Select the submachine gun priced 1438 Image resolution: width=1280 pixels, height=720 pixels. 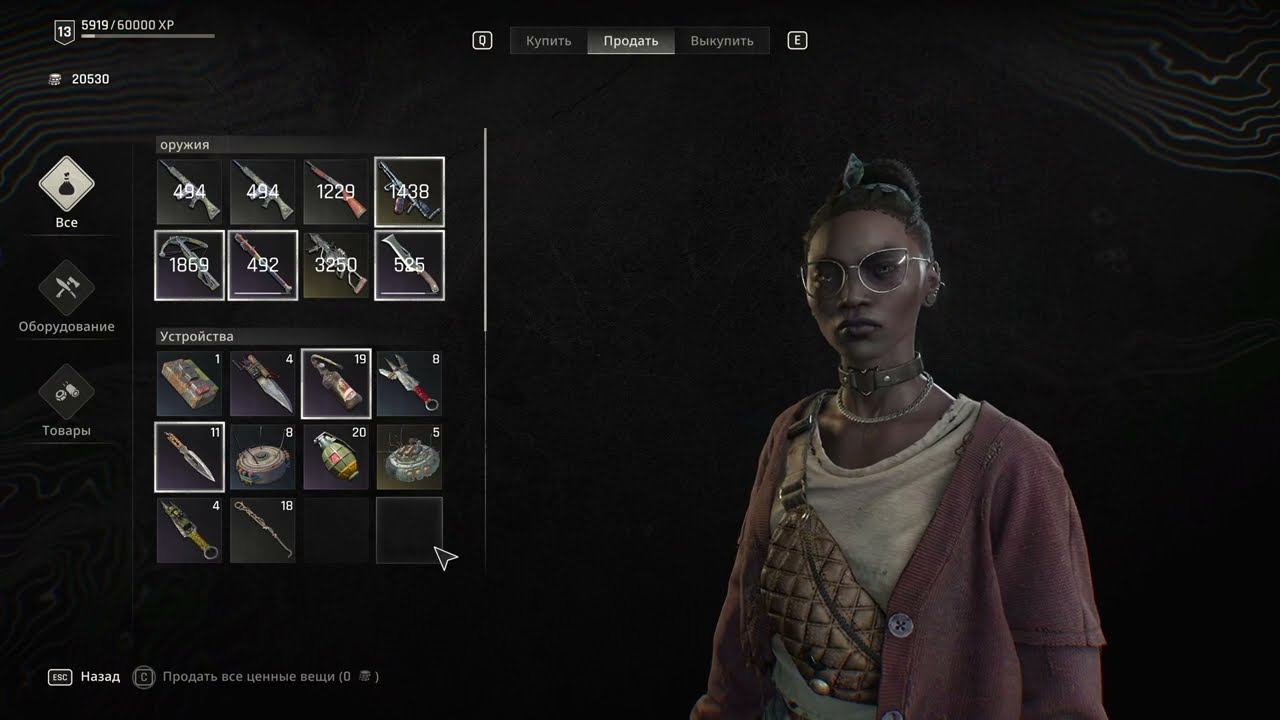point(409,192)
